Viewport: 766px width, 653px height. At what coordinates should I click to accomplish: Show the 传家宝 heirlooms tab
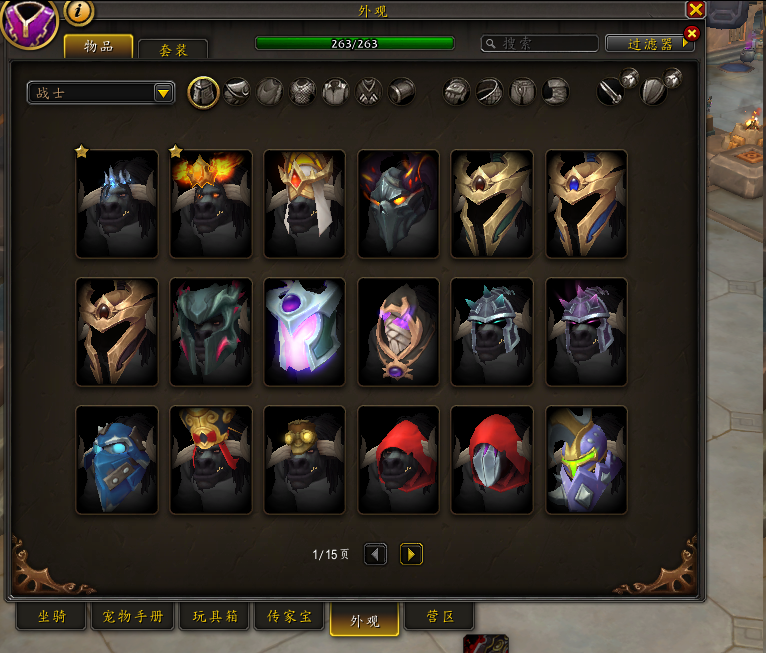290,617
